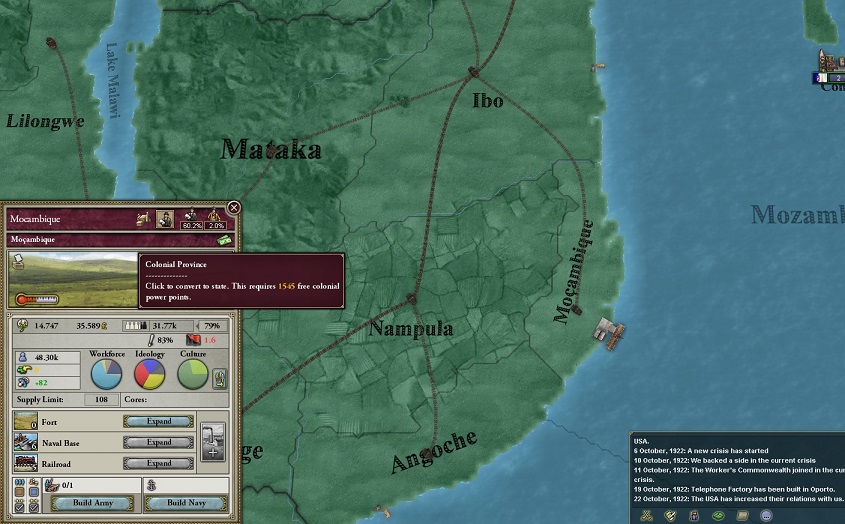Screen dimensions: 845x524
Task: Open the Ideology pie chart
Action: (x=149, y=373)
